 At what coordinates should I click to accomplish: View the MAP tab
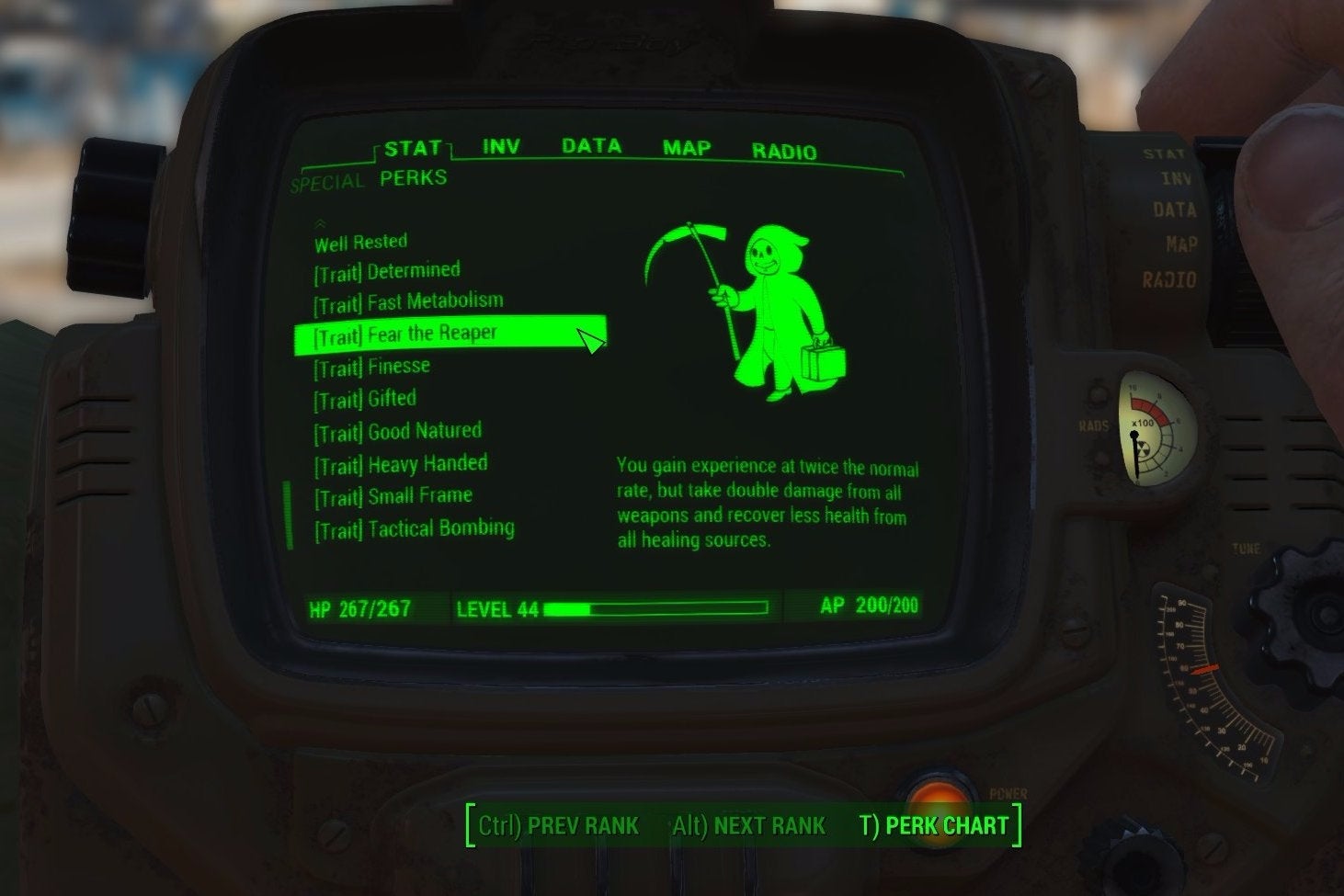685,147
